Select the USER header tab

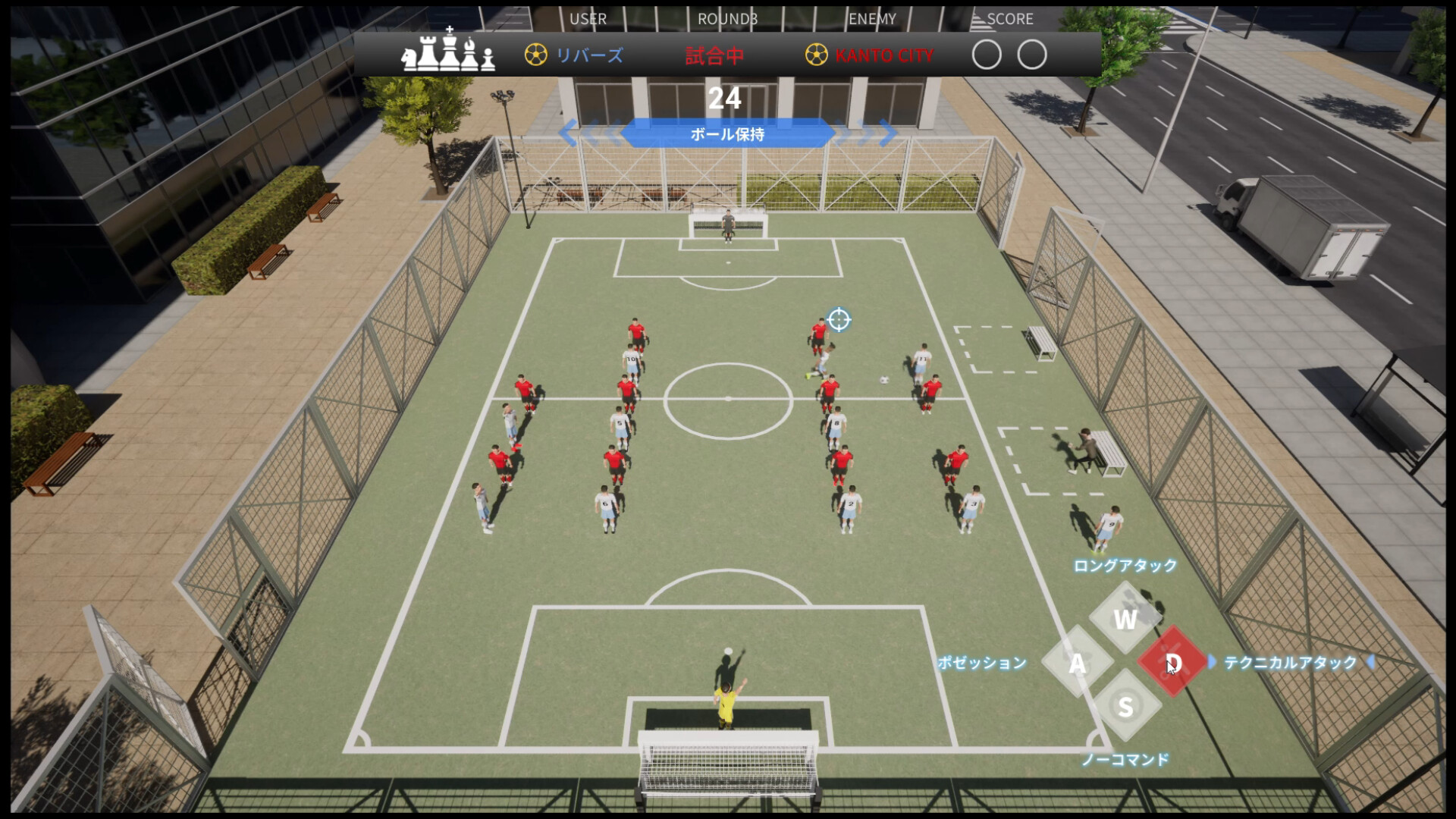(588, 19)
